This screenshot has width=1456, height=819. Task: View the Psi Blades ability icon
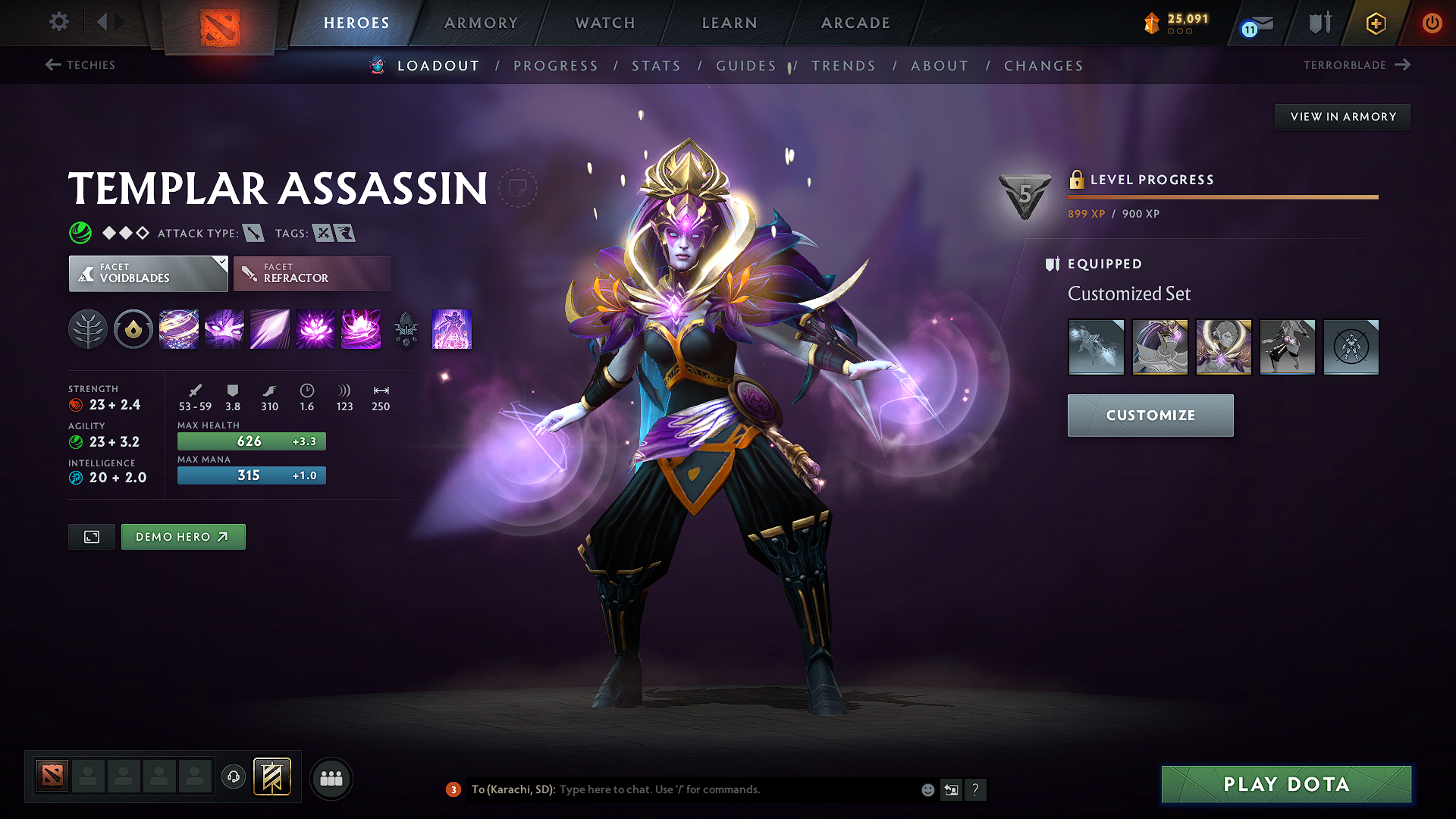[x=270, y=329]
